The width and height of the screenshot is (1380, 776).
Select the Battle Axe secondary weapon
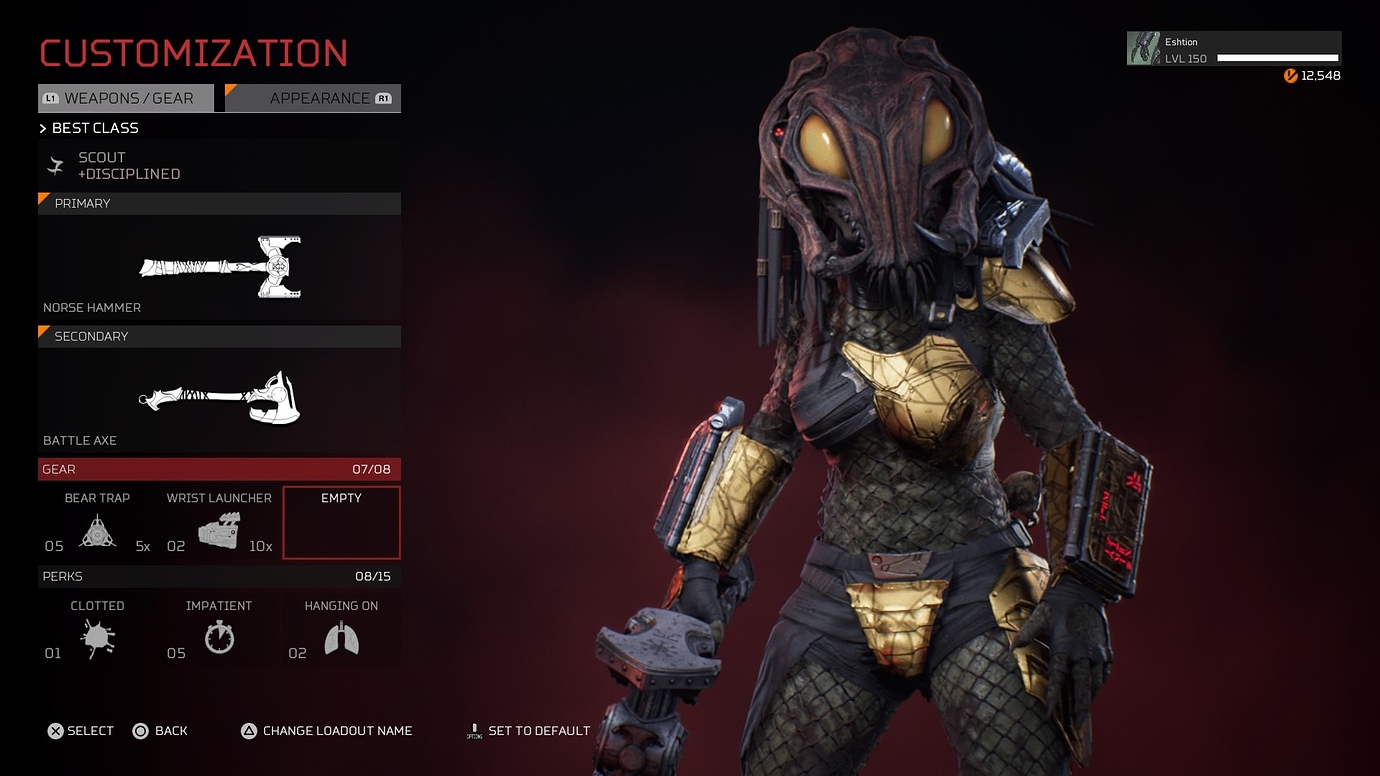coord(219,399)
